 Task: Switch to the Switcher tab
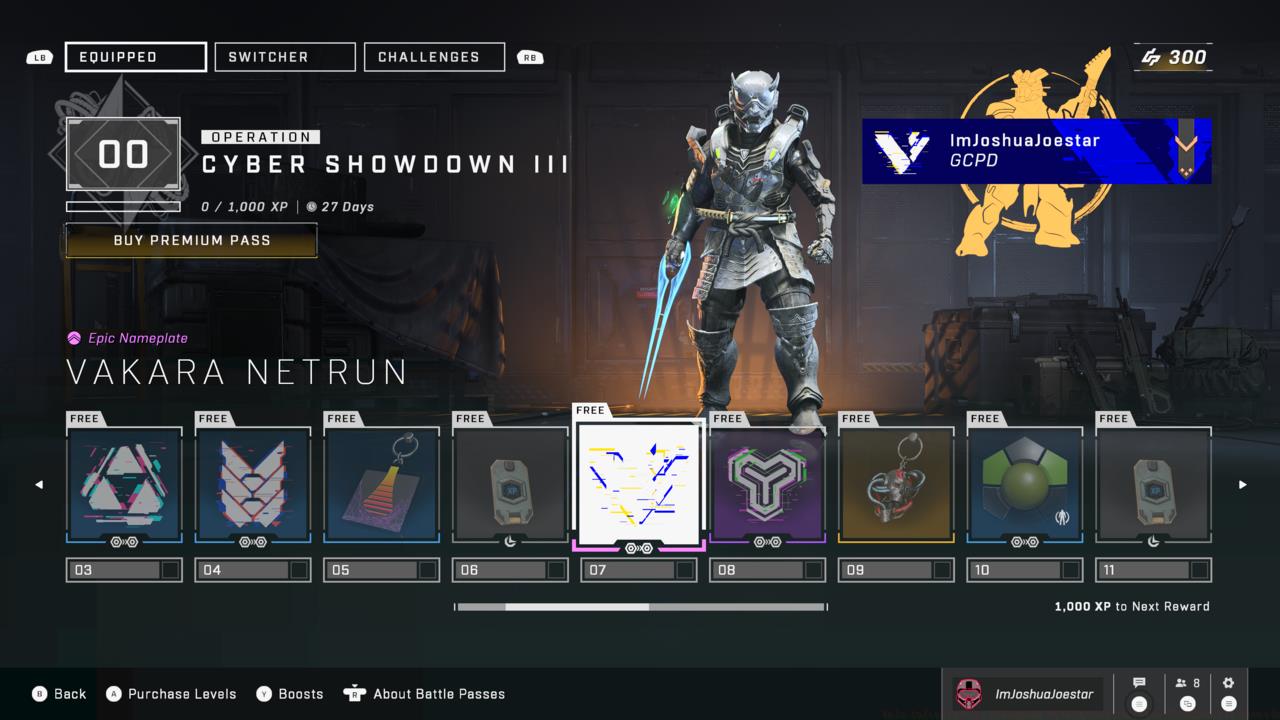pyautogui.click(x=285, y=57)
